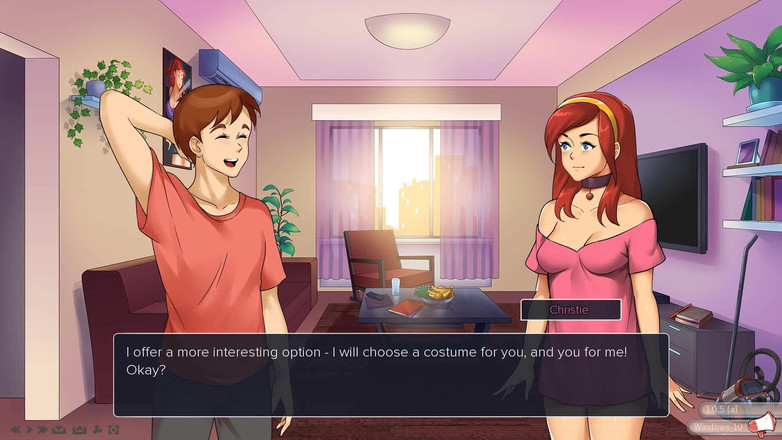Skip dialogue with the fast-forward icon
The width and height of the screenshot is (782, 440).
[x=43, y=430]
